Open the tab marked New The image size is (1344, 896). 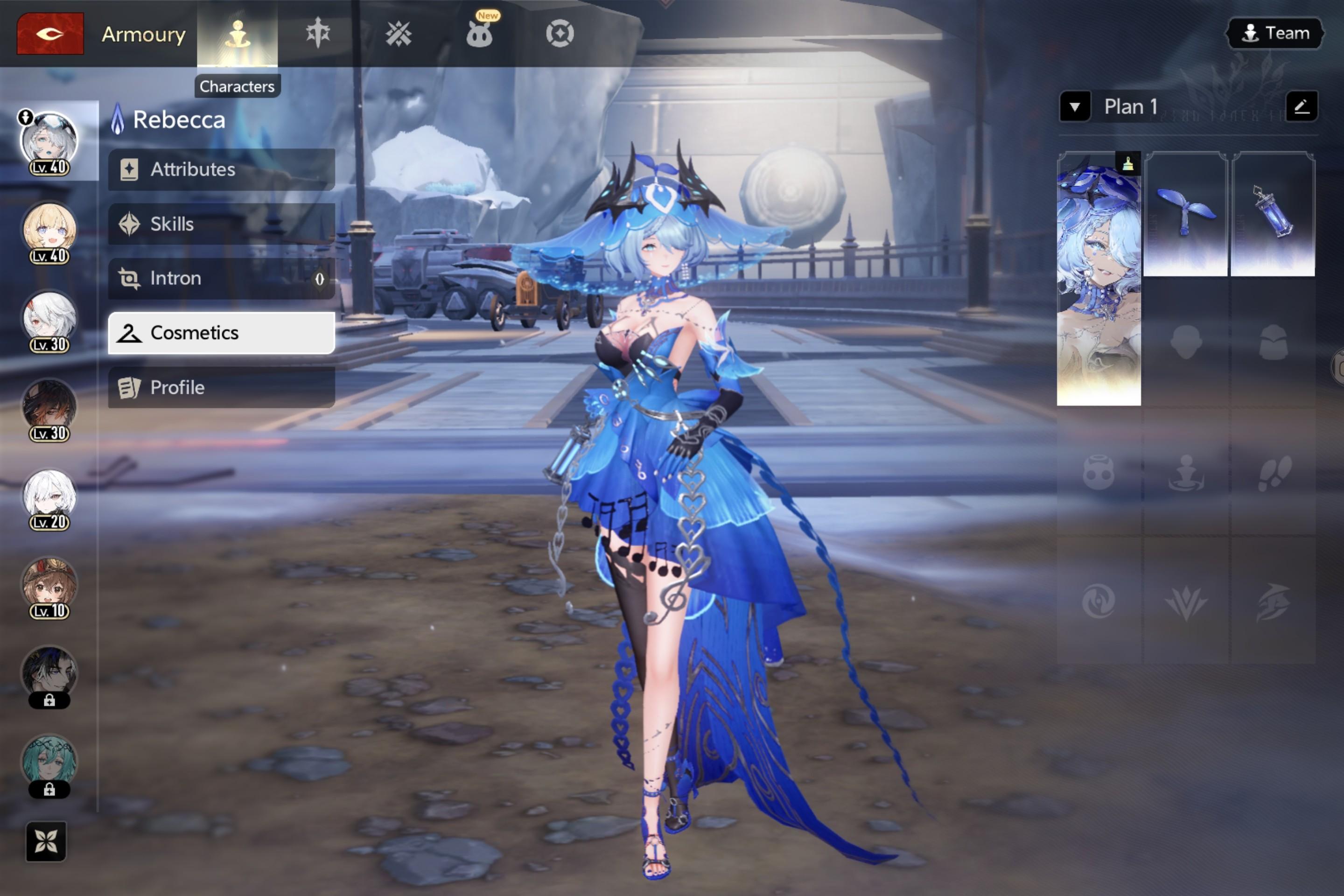(x=479, y=34)
